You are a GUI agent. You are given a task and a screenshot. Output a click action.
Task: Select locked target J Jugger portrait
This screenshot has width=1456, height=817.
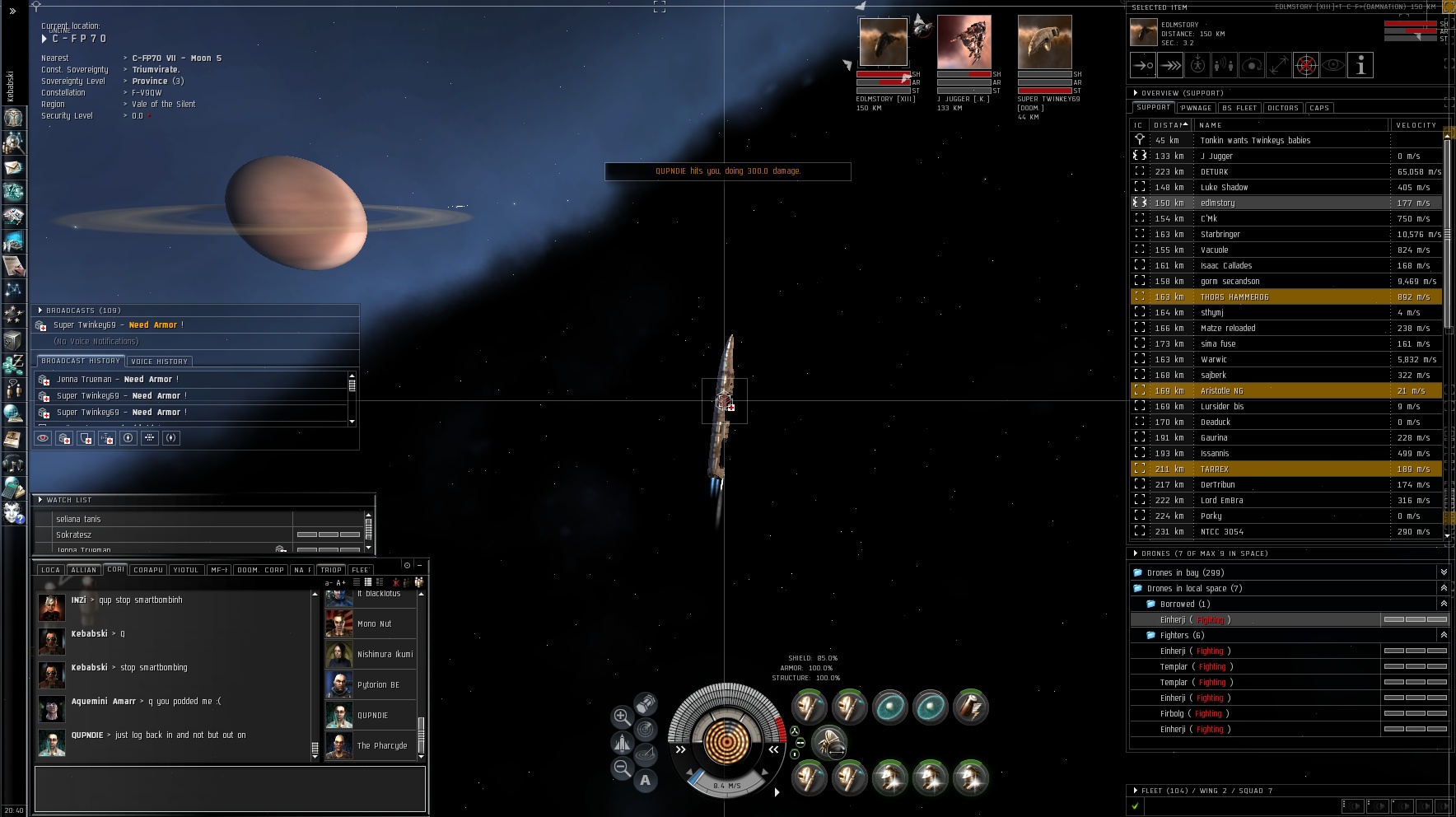[x=964, y=42]
